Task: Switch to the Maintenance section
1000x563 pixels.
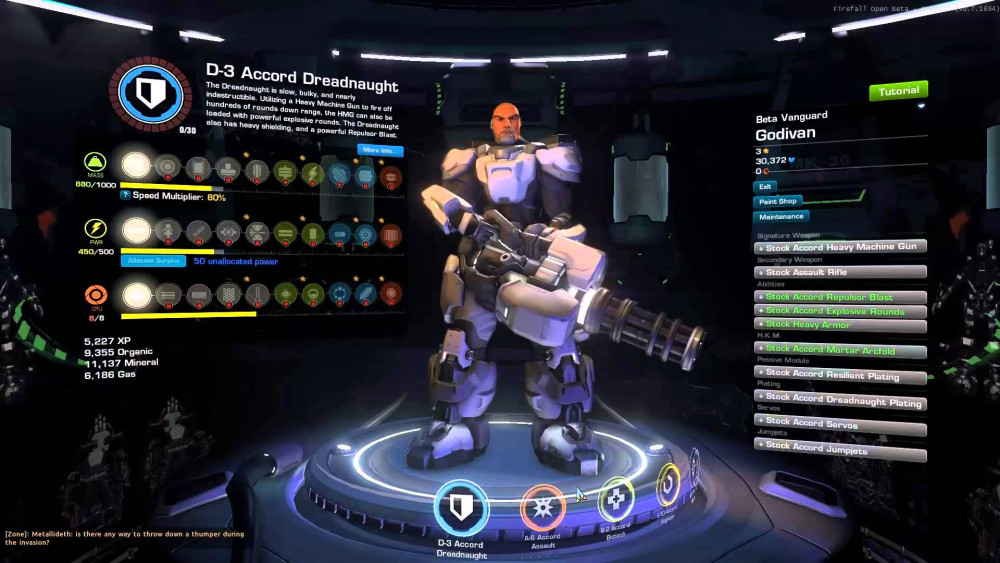Action: click(781, 216)
